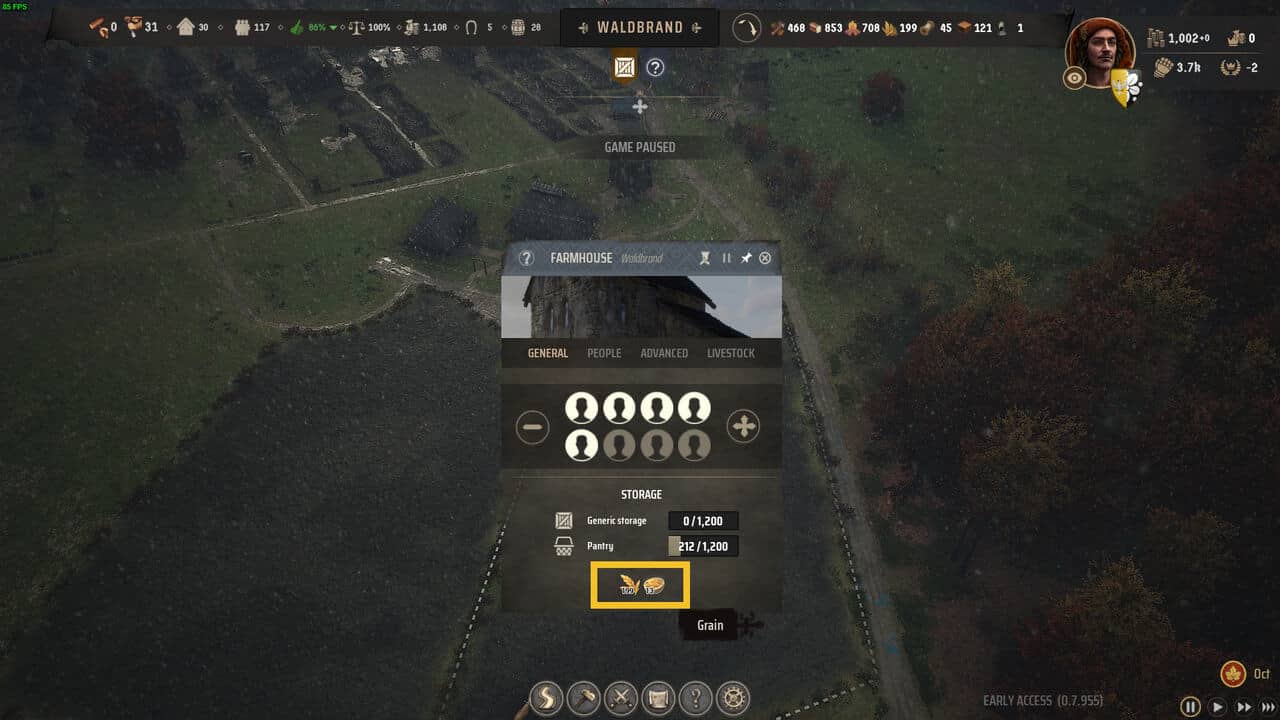1280x720 pixels.
Task: Select the grain item in pantry
Action: [629, 585]
